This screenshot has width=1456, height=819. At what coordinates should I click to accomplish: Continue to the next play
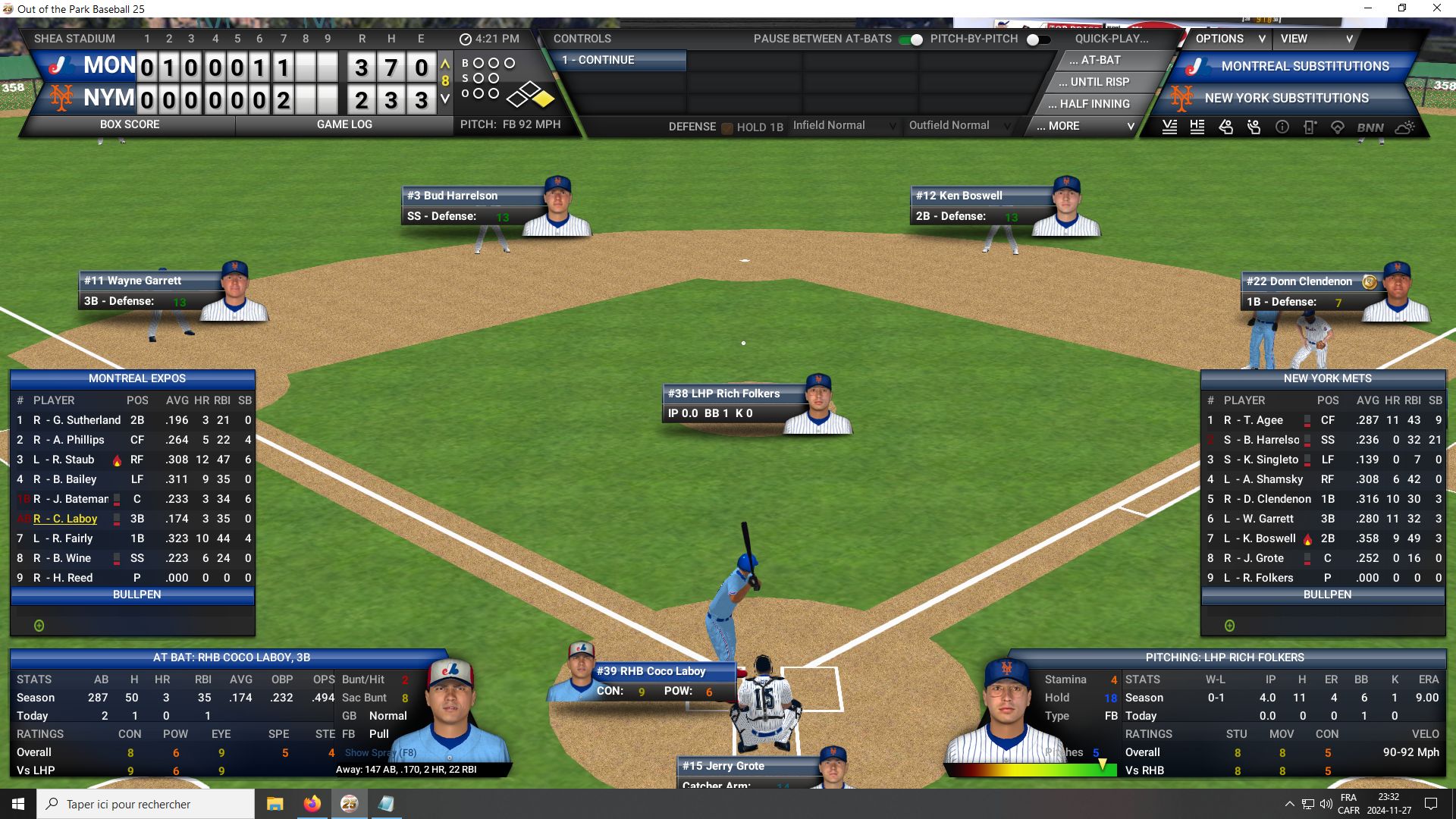(x=622, y=61)
